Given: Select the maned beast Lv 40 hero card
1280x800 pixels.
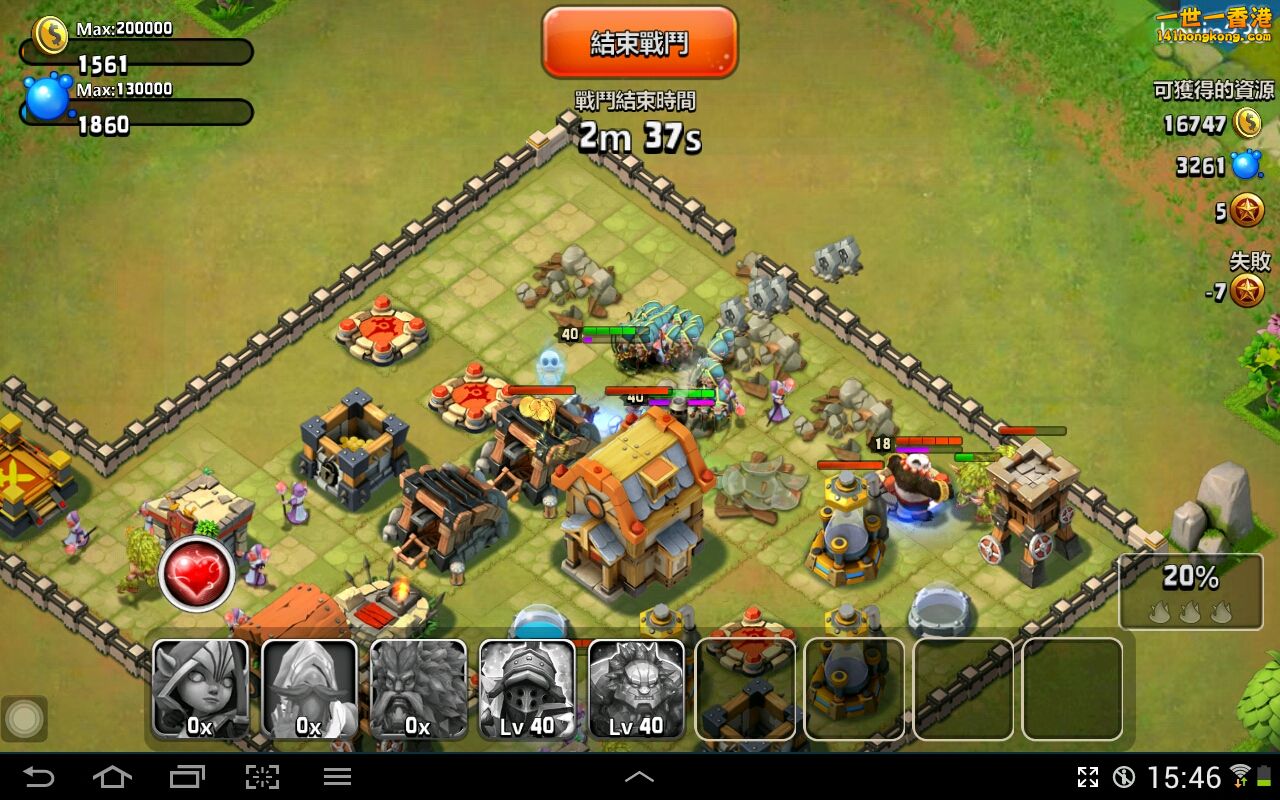Looking at the screenshot, I should coord(636,689).
